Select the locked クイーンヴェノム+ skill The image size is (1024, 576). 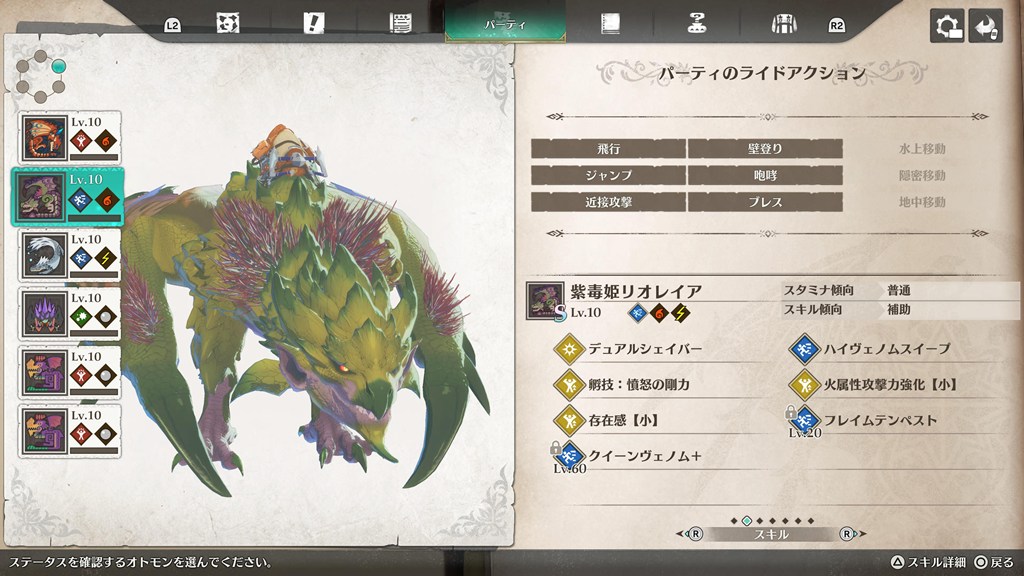[x=643, y=455]
